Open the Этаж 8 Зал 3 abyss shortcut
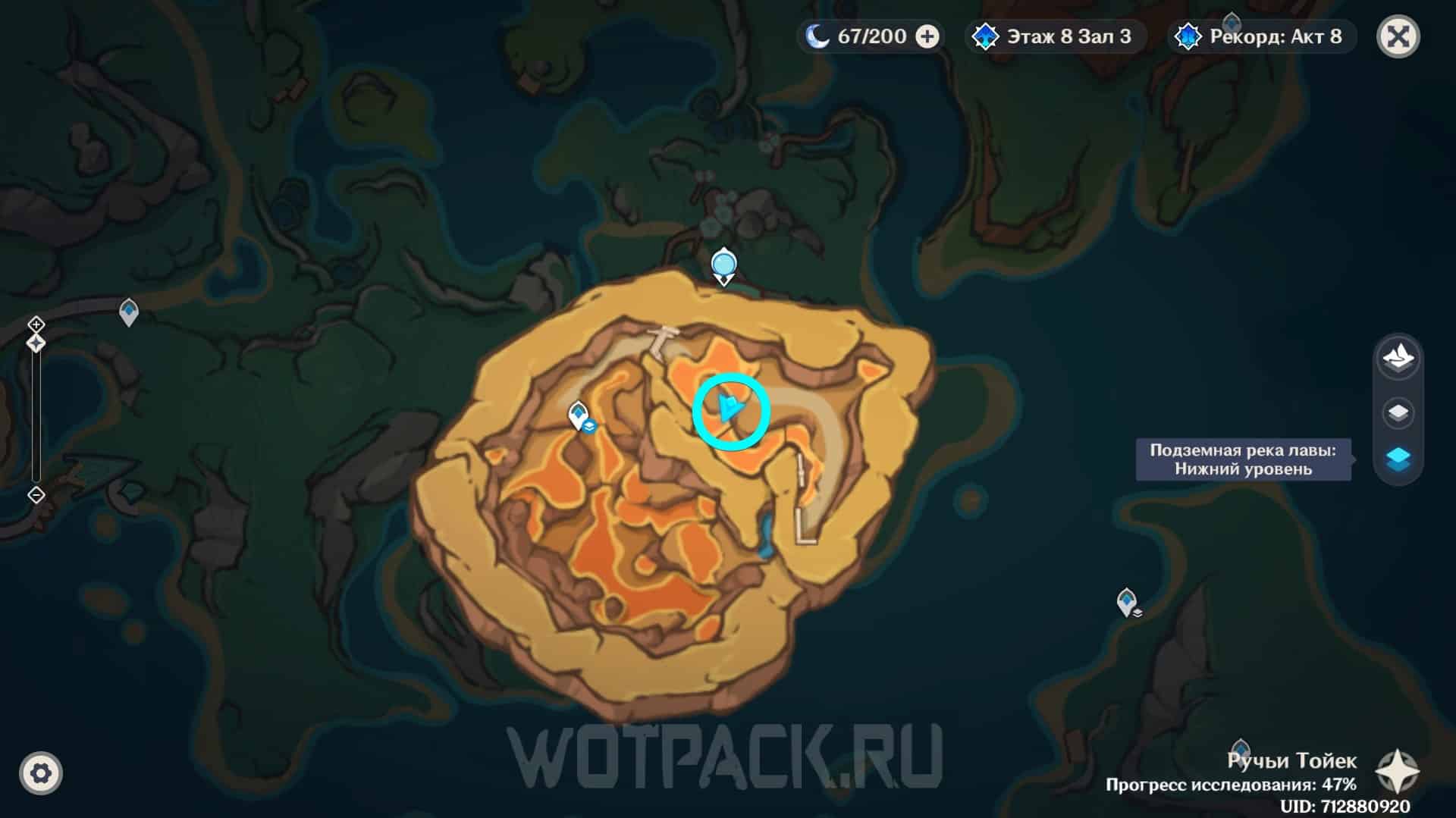This screenshot has width=1456, height=818. click(x=1055, y=36)
